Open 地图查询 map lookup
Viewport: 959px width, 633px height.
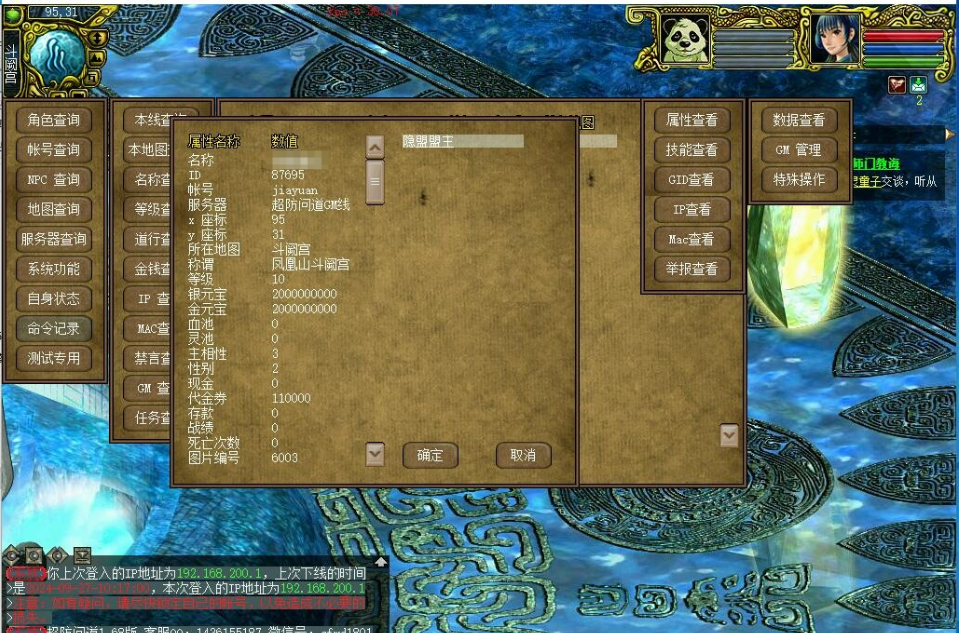tap(54, 210)
